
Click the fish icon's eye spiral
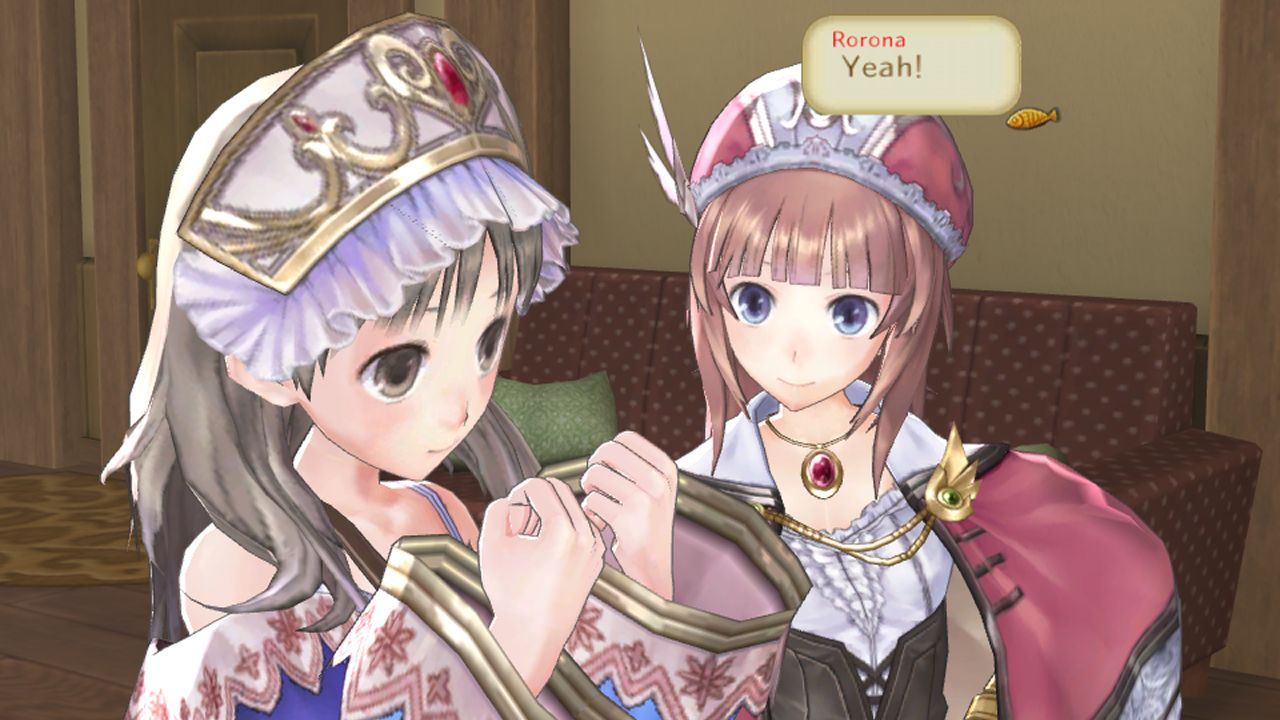pos(1016,122)
